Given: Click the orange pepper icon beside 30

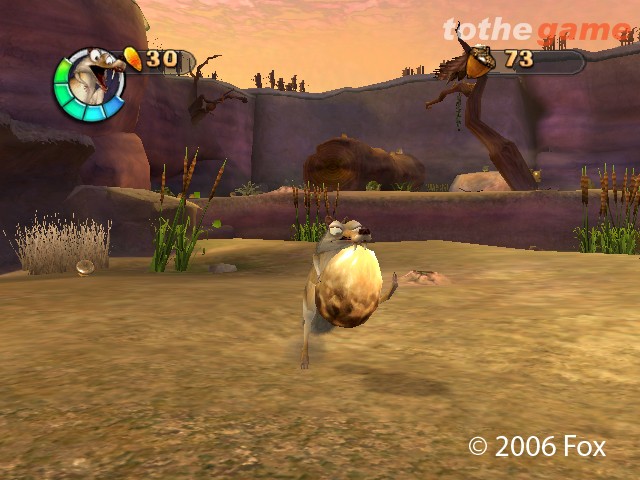Looking at the screenshot, I should (132, 58).
